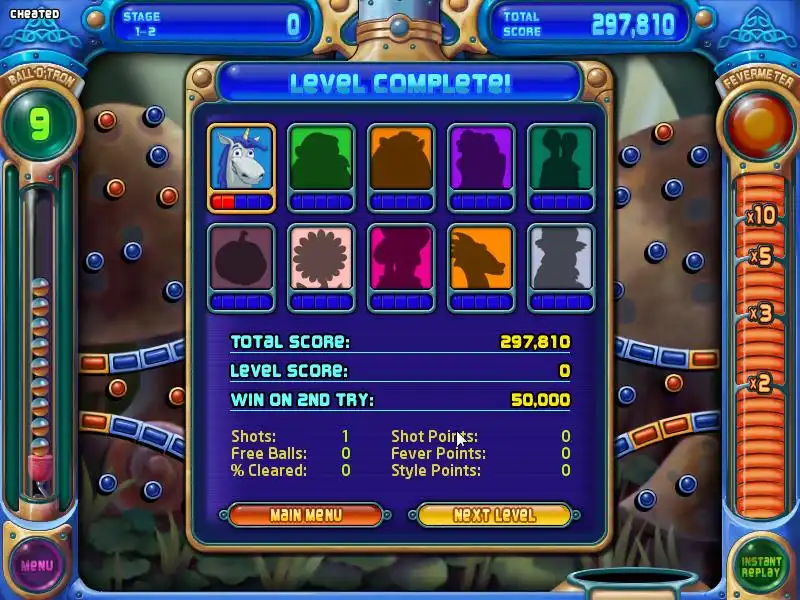Select the grey top-hat silhouette portrait
Image resolution: width=800 pixels, height=600 pixels.
561,259
